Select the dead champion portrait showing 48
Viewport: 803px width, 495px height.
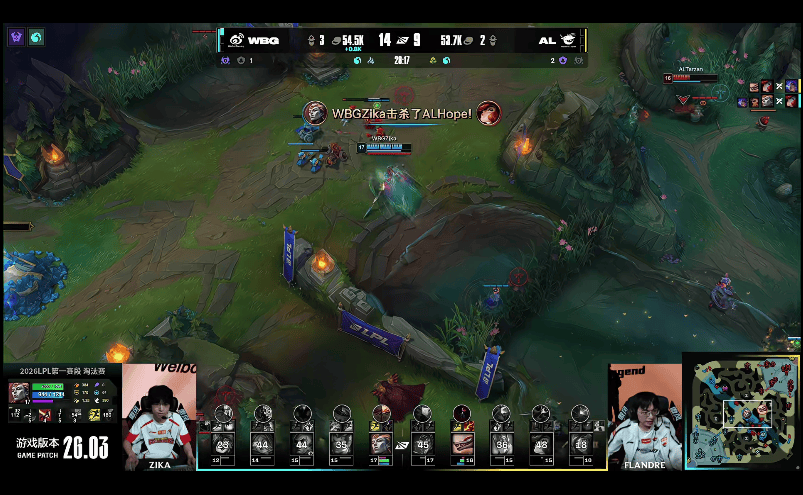point(542,444)
